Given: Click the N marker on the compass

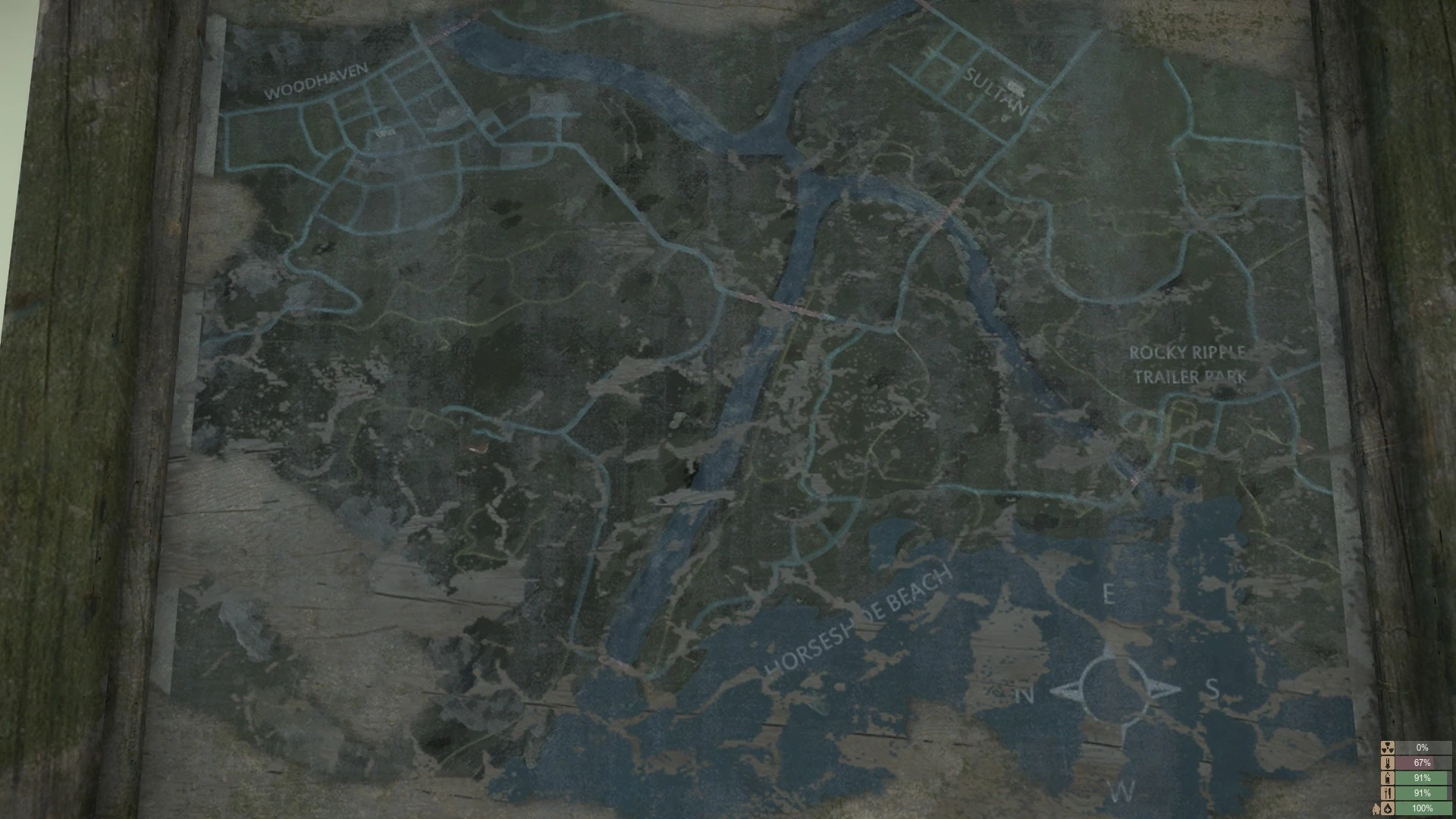Looking at the screenshot, I should [x=1025, y=695].
